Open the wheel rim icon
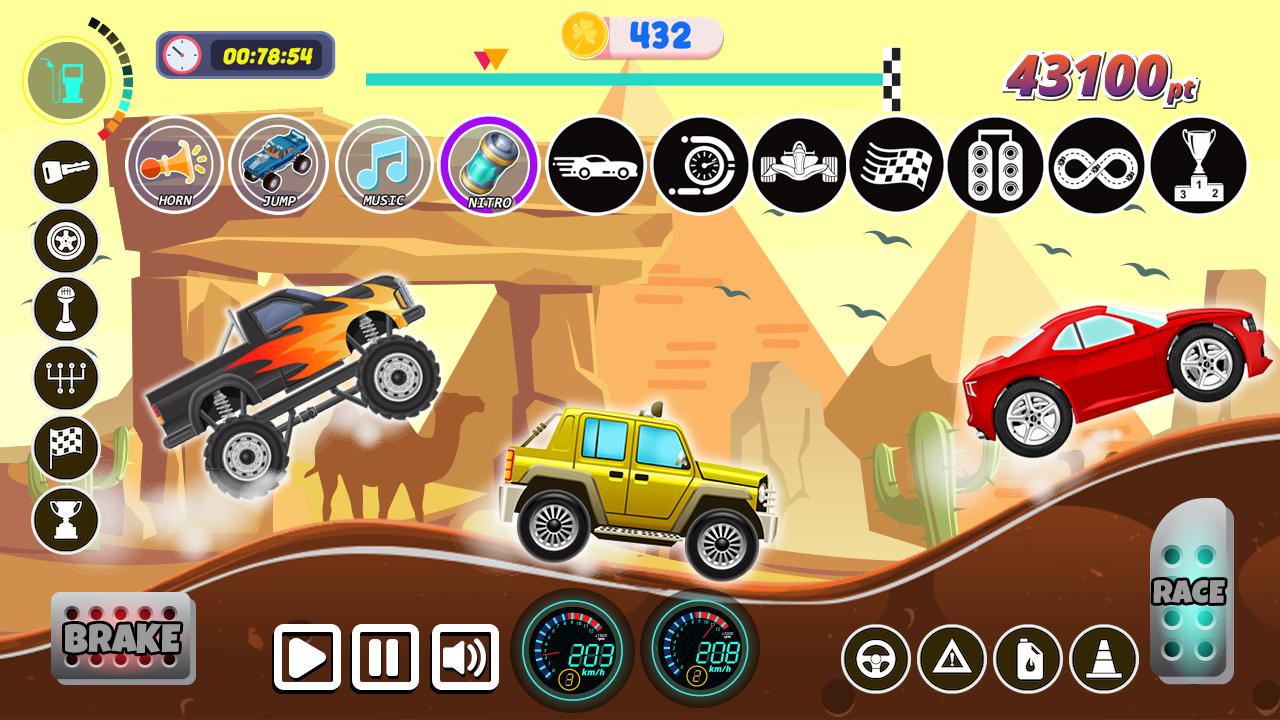 pyautogui.click(x=66, y=241)
